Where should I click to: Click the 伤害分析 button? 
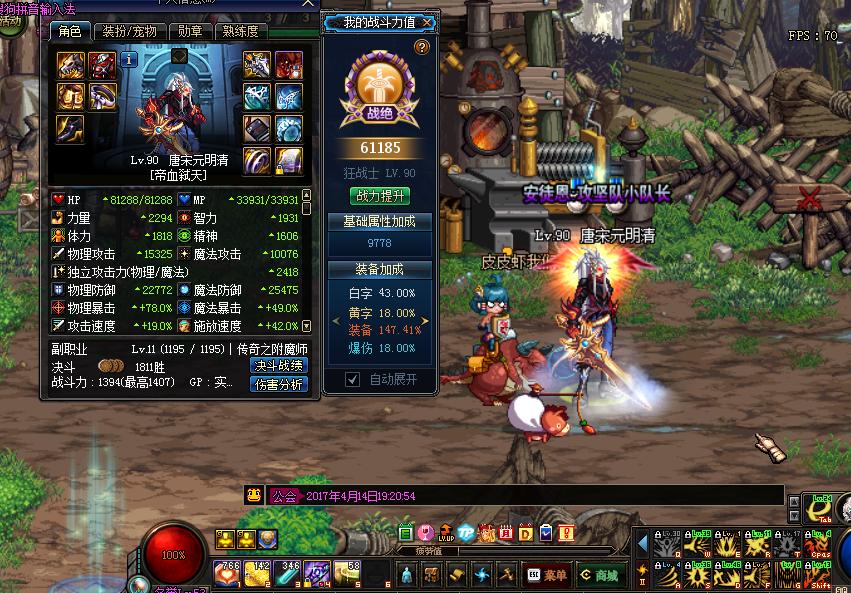(278, 383)
